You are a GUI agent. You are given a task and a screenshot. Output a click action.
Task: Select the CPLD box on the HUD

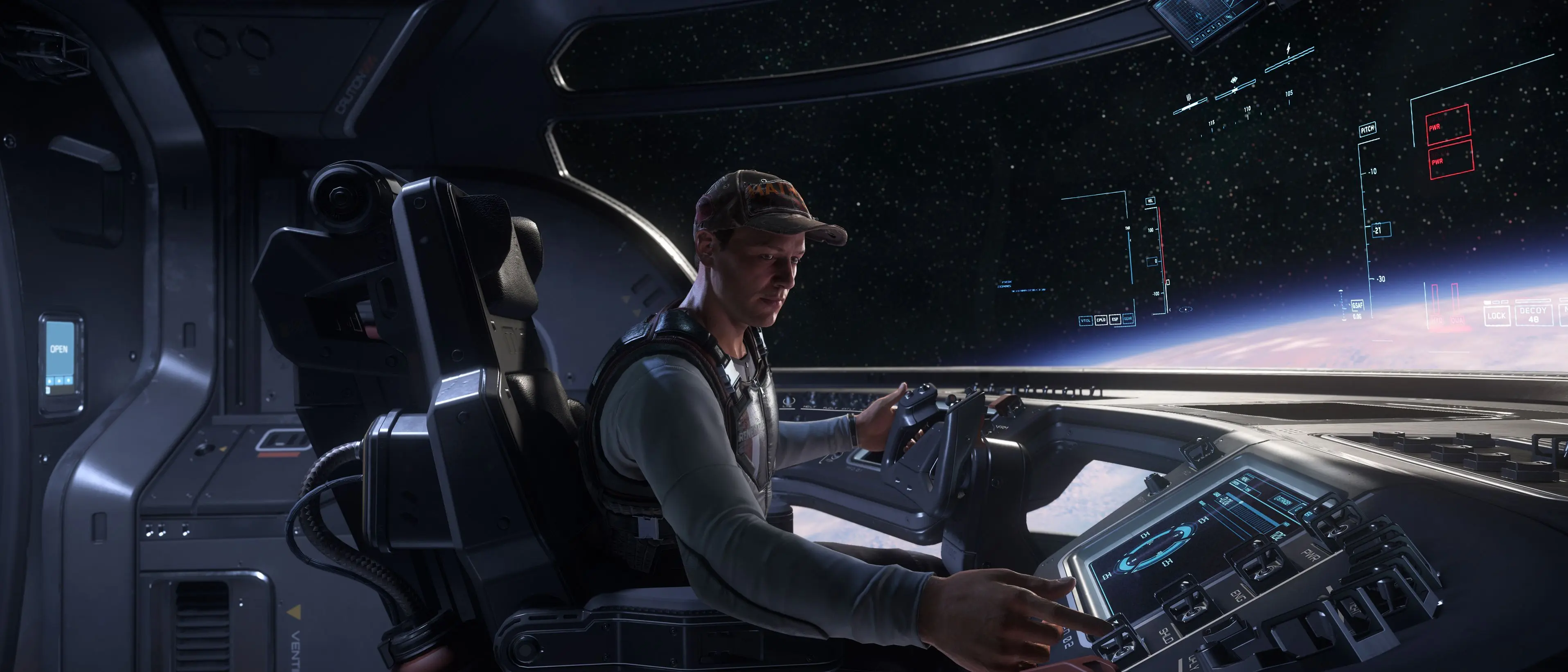(x=1101, y=320)
